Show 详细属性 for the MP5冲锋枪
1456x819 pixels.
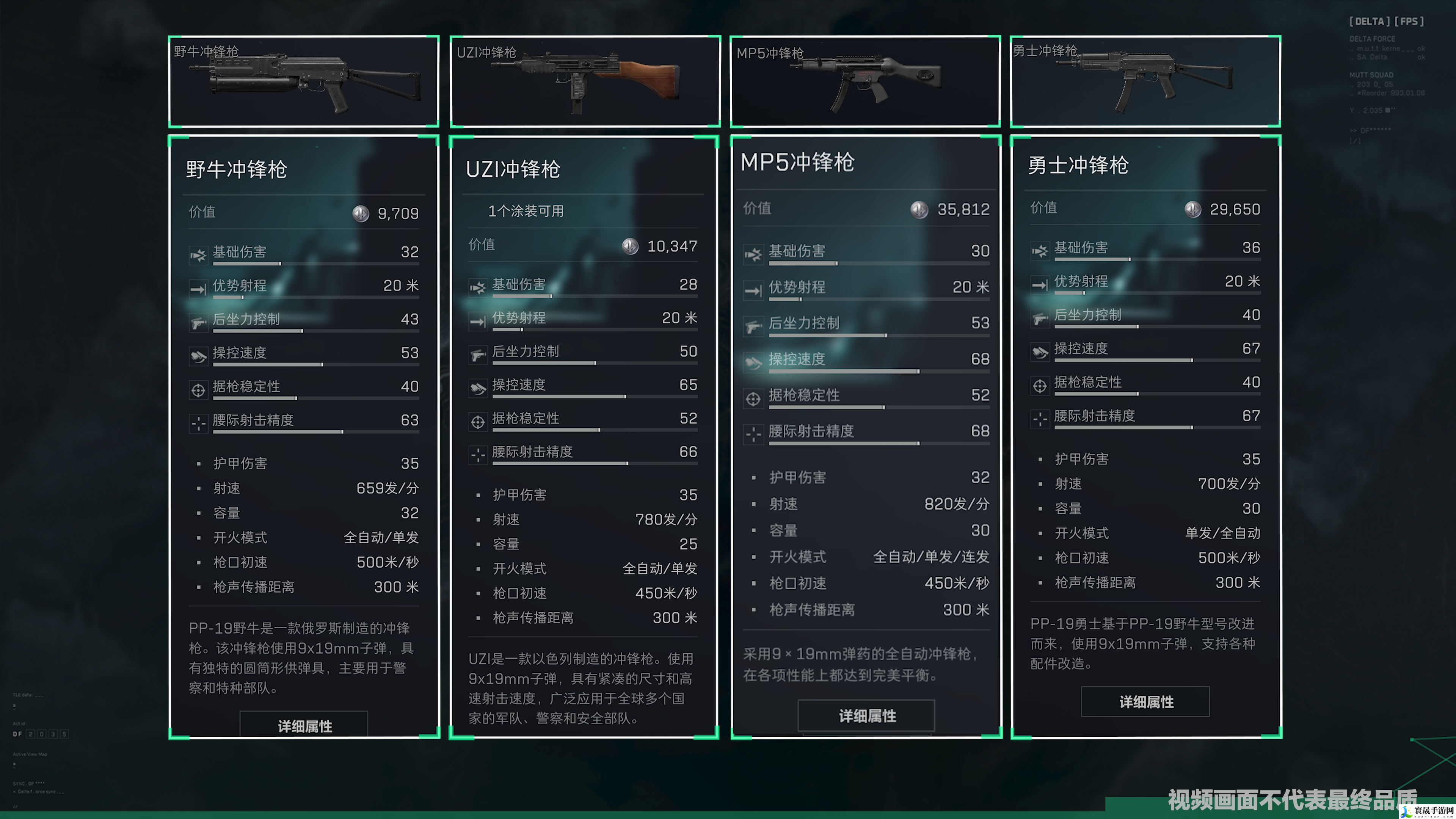click(x=866, y=715)
